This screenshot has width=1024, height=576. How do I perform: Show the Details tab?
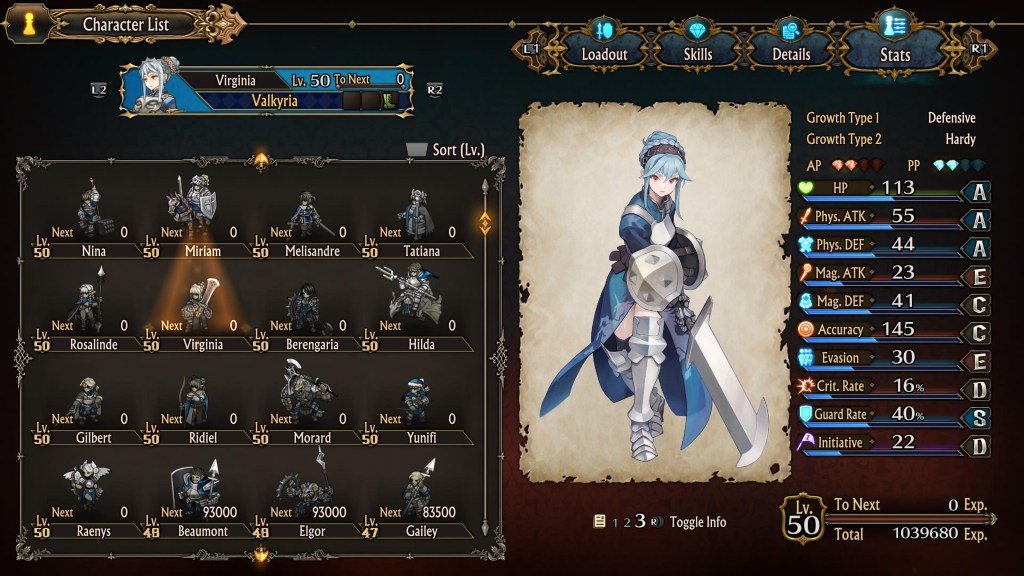(790, 45)
